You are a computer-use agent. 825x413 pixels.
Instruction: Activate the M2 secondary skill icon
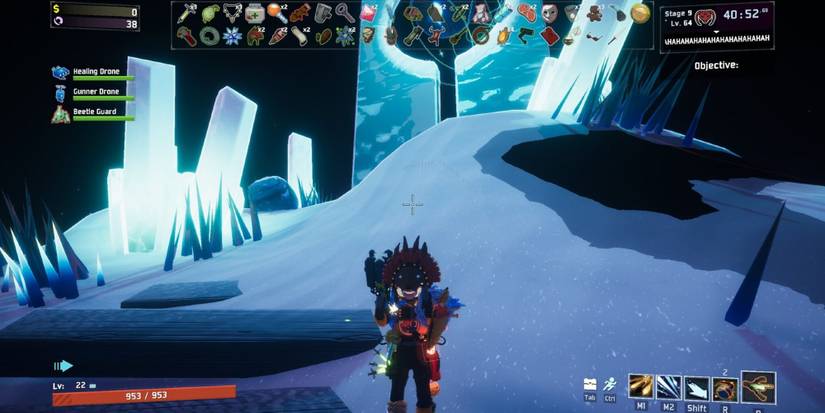669,387
